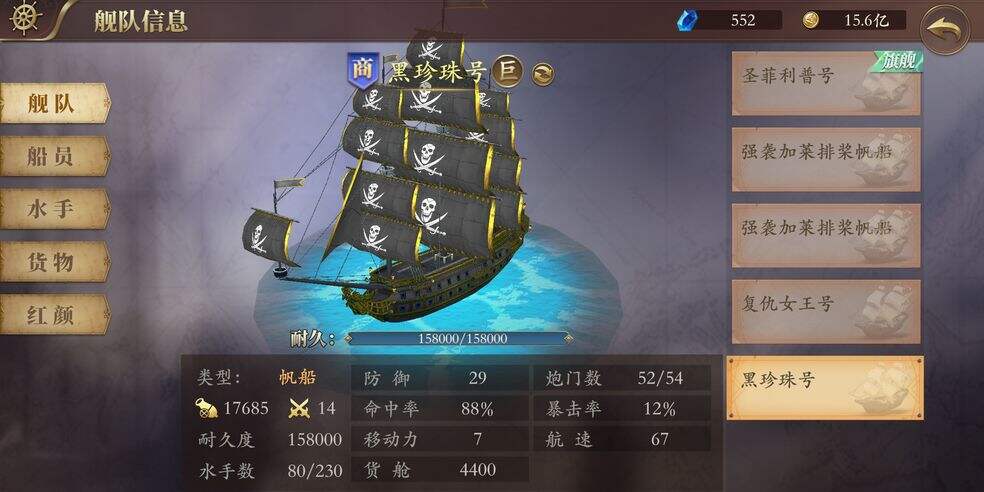This screenshot has width=984, height=492.
Task: Tap the round swap icon beside 黑珍珠号
Action: tap(544, 73)
